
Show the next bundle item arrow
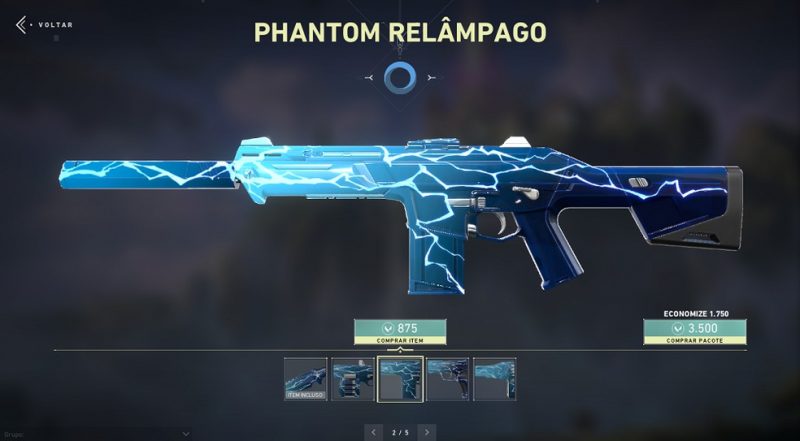(426, 431)
